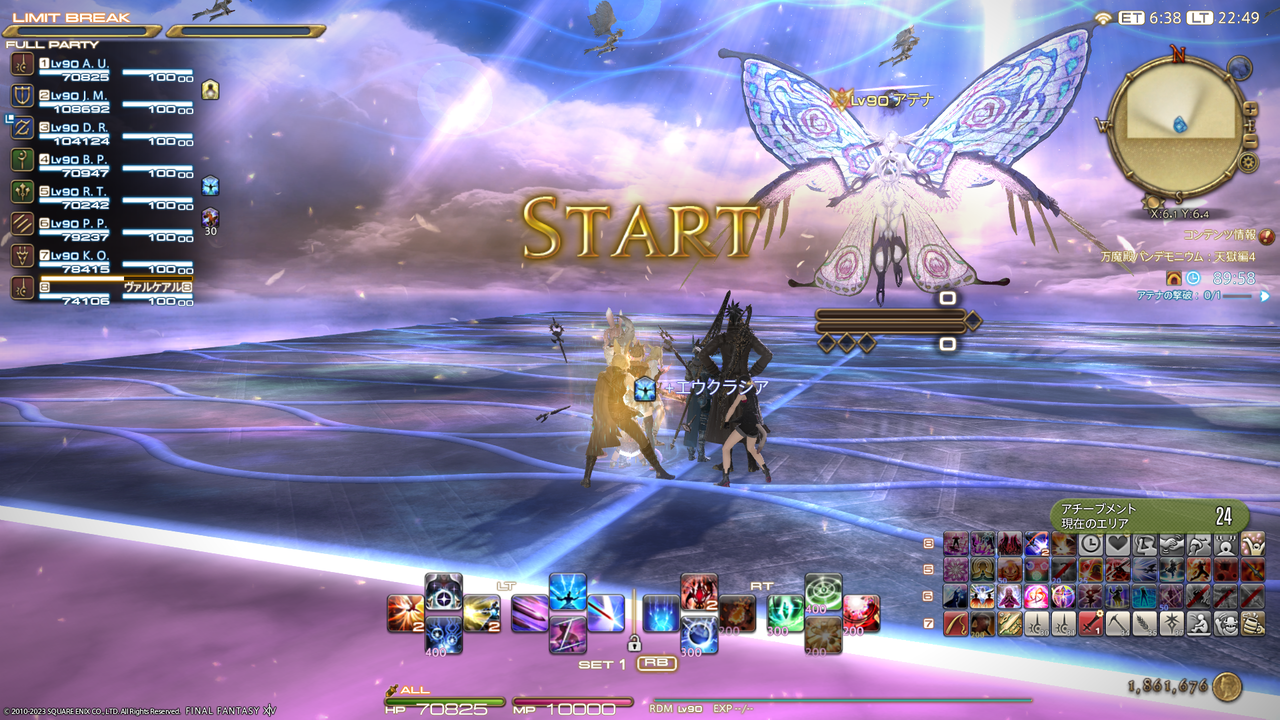Click the minimap zoom-in button
This screenshot has height=720, width=1280.
click(1249, 108)
